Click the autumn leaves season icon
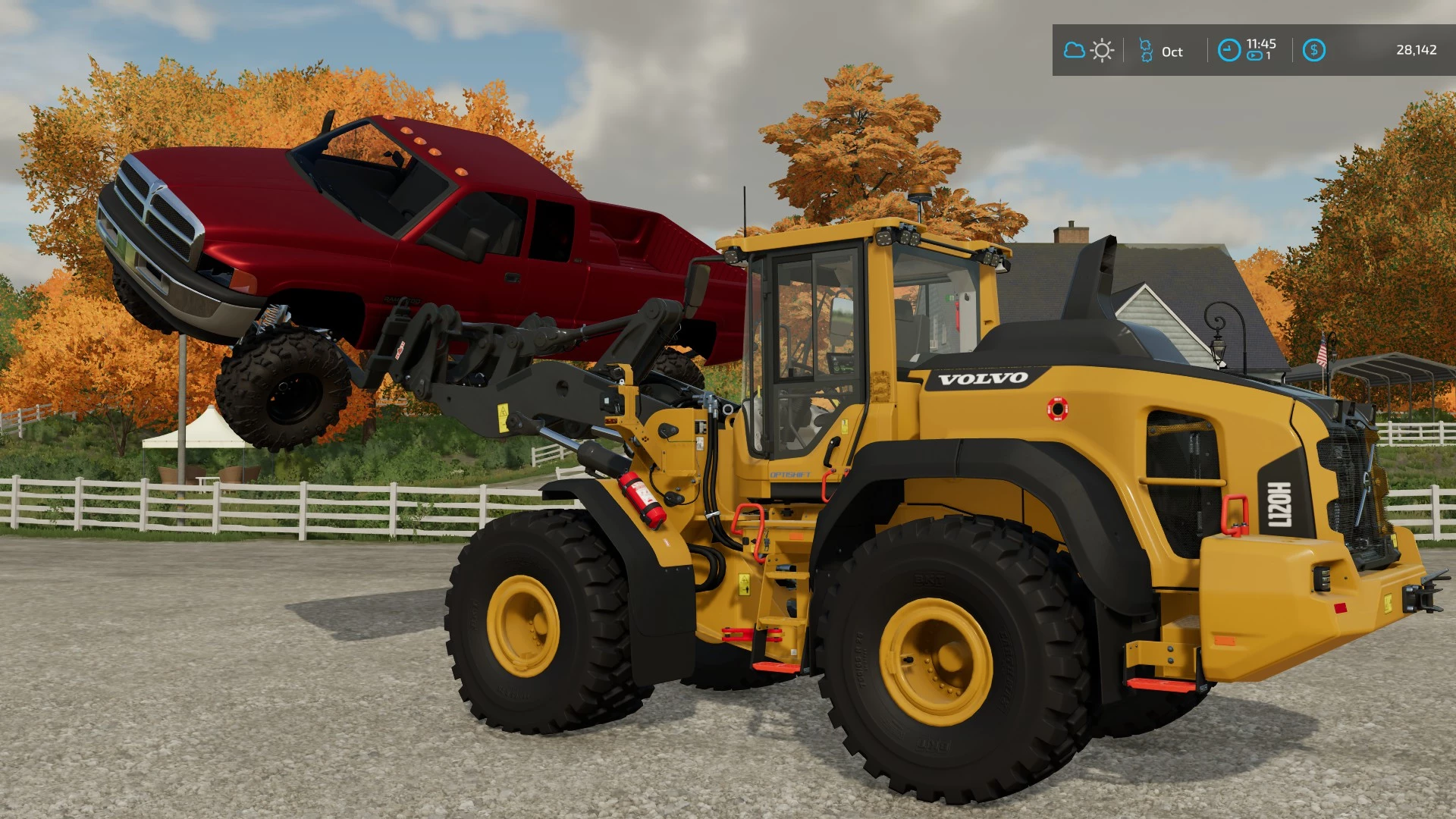1456x819 pixels. (x=1146, y=51)
